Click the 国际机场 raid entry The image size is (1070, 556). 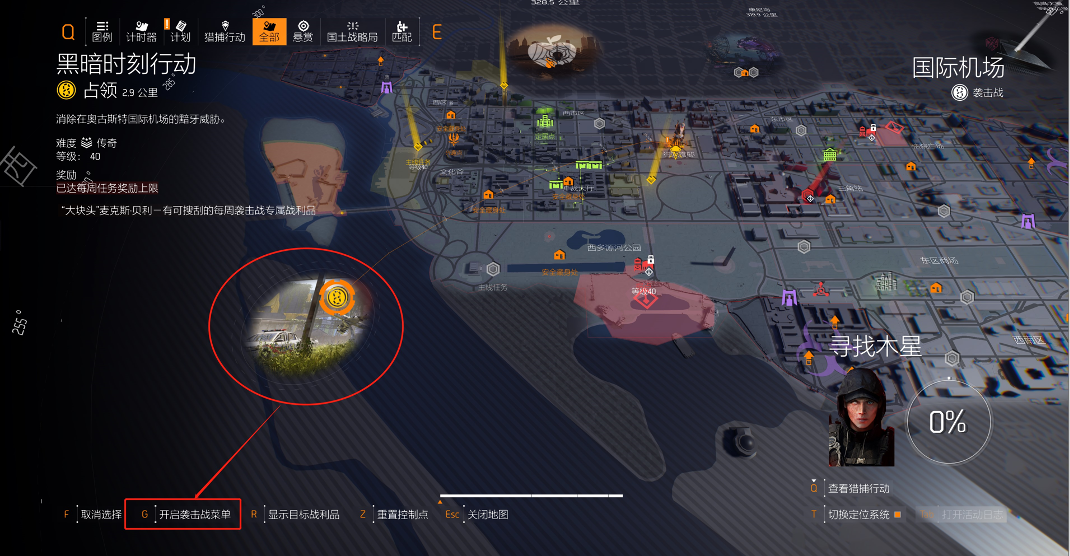tap(958, 68)
